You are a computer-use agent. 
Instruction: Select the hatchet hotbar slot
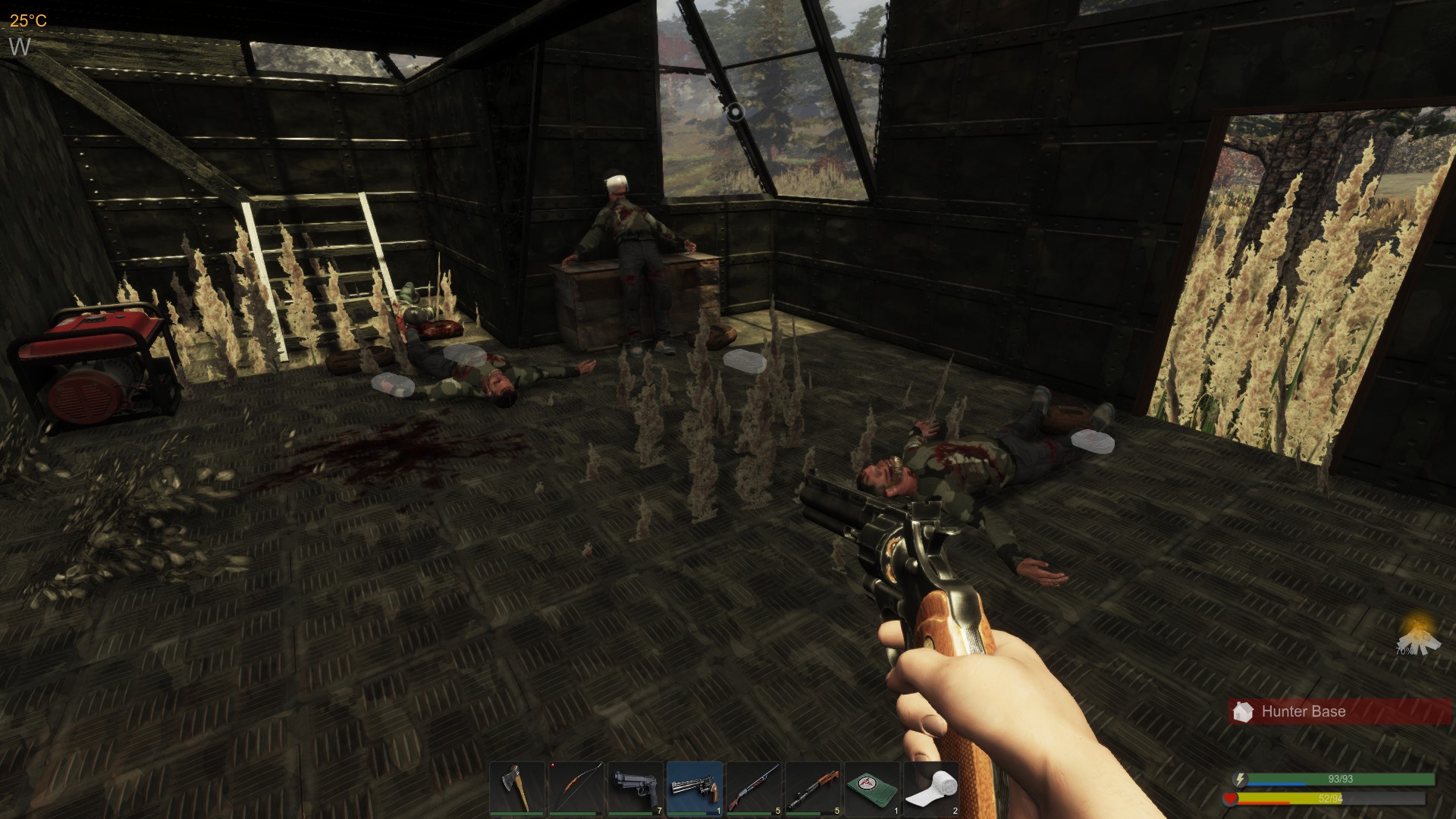[x=517, y=789]
